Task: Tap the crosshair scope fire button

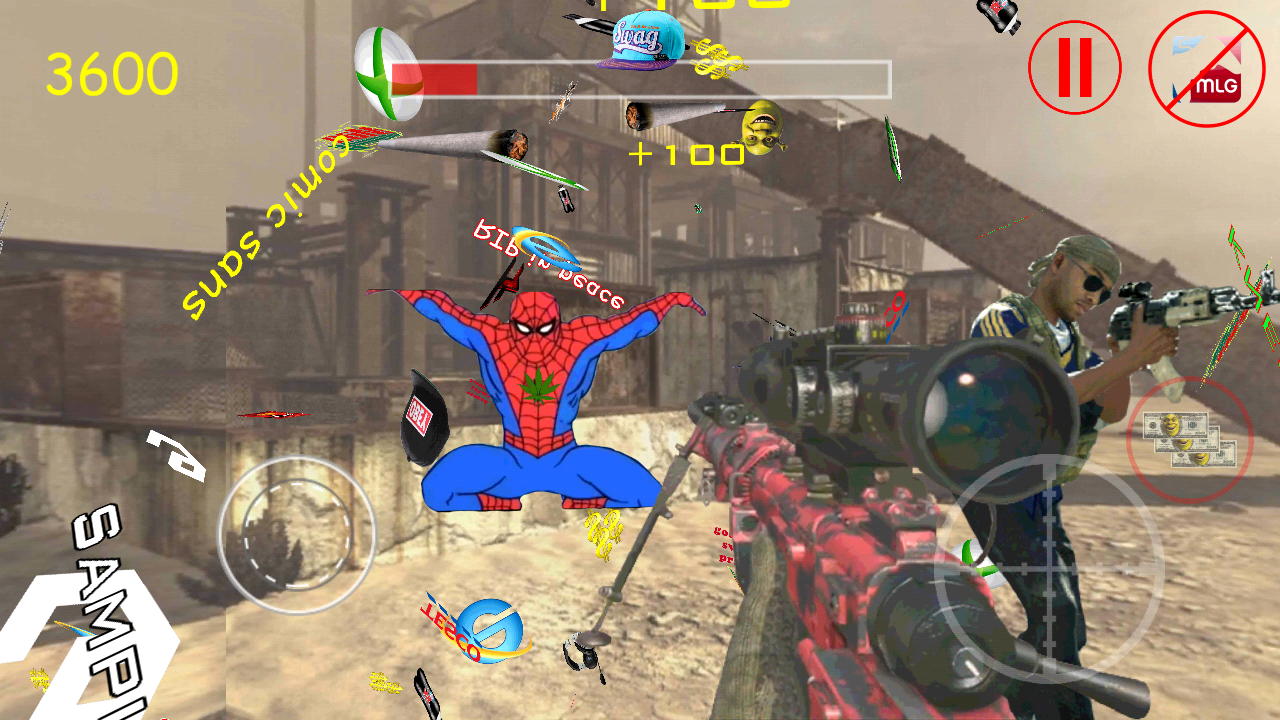Action: [x=1049, y=566]
